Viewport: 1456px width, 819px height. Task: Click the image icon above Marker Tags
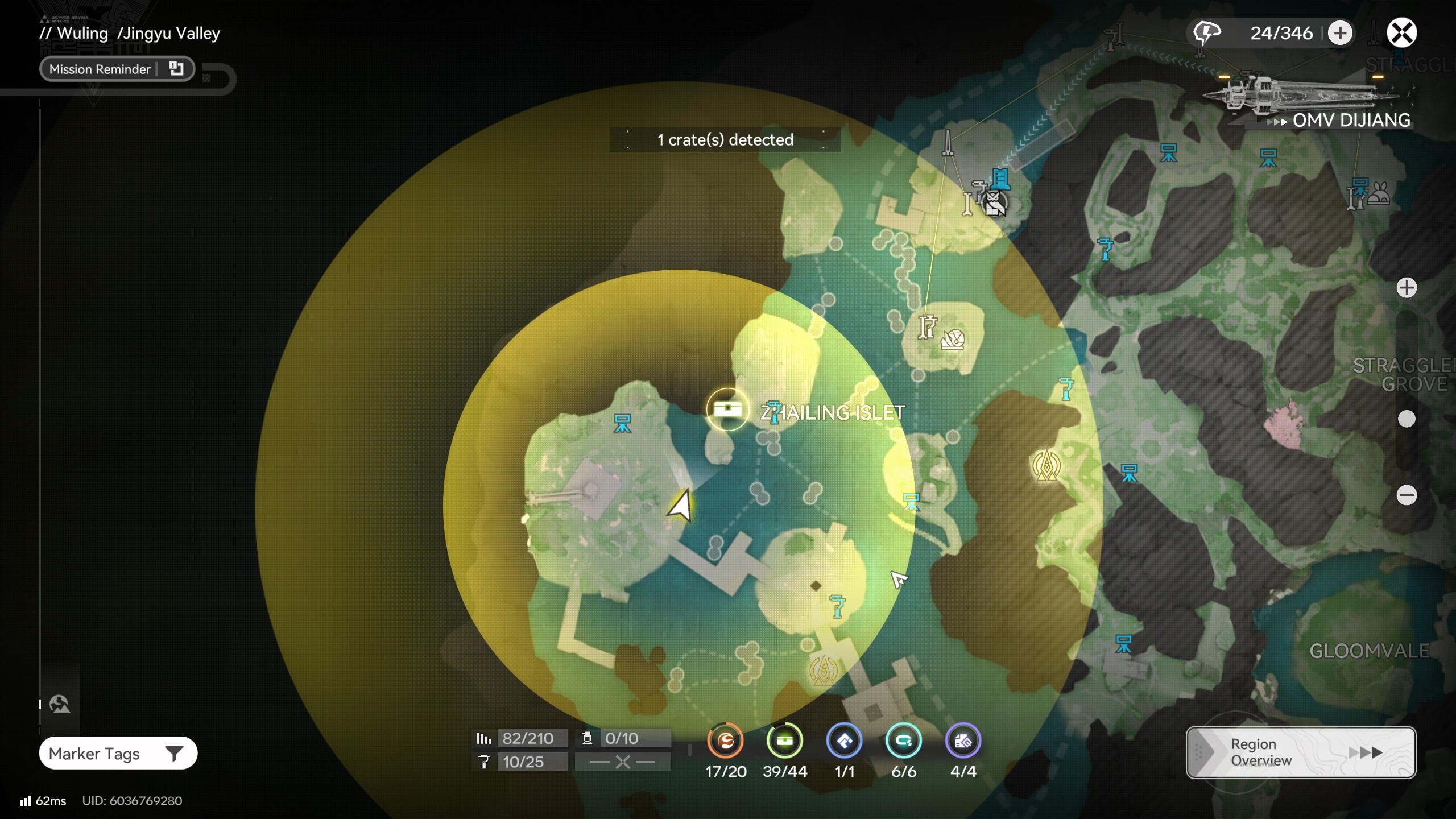click(x=60, y=705)
